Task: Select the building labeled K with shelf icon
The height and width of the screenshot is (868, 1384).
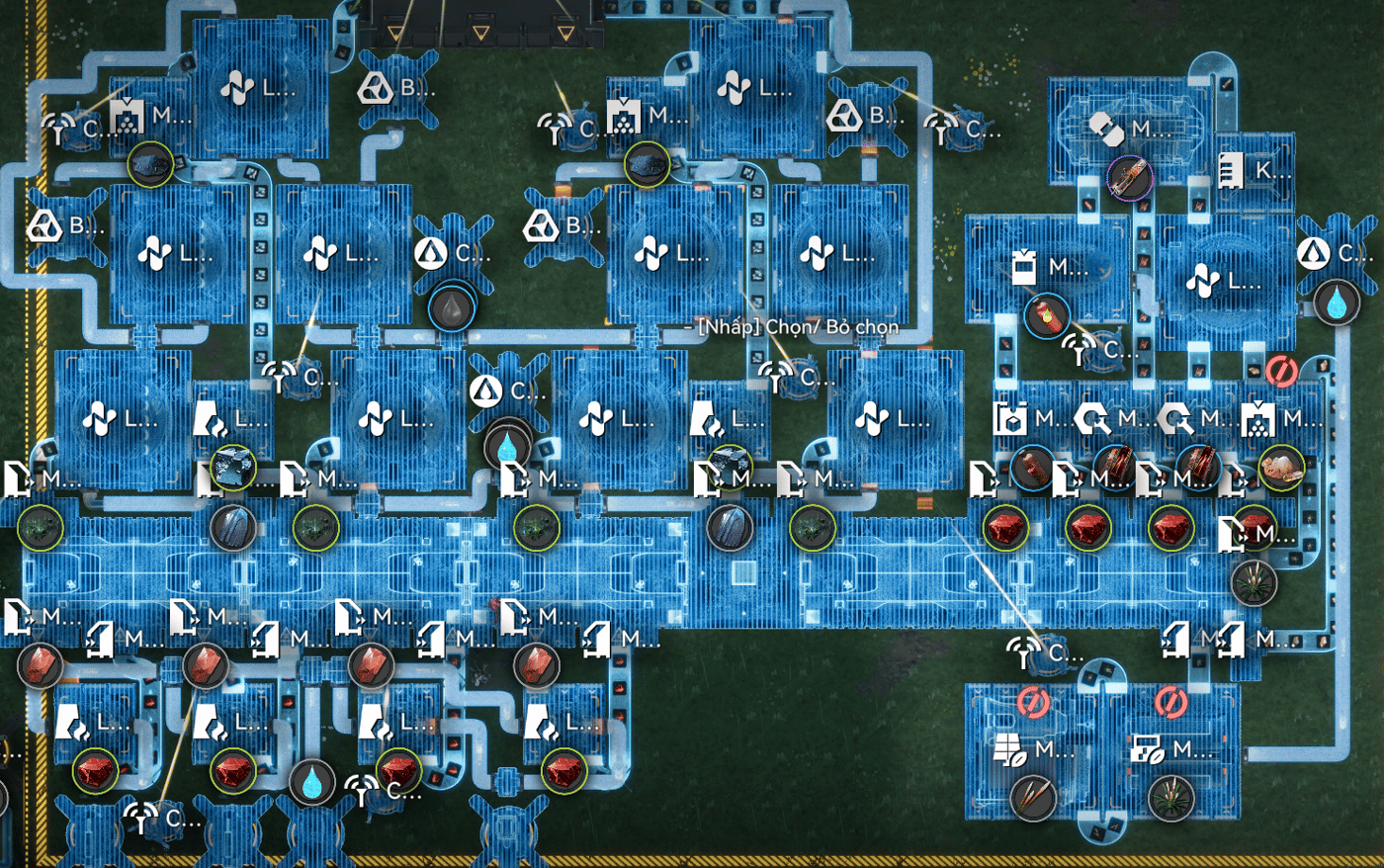Action: [1233, 170]
